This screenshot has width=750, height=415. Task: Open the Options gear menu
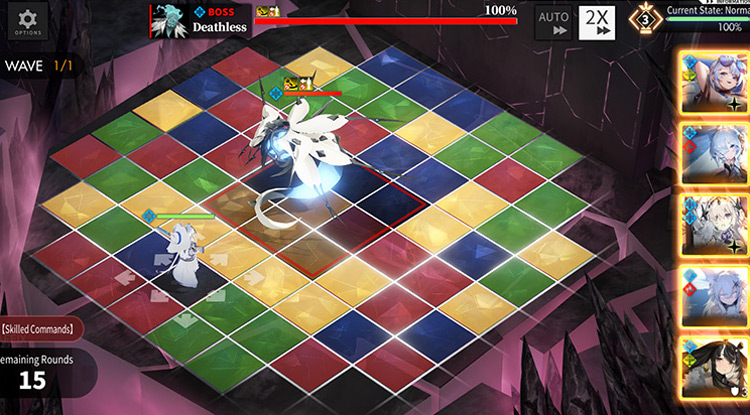[x=28, y=21]
